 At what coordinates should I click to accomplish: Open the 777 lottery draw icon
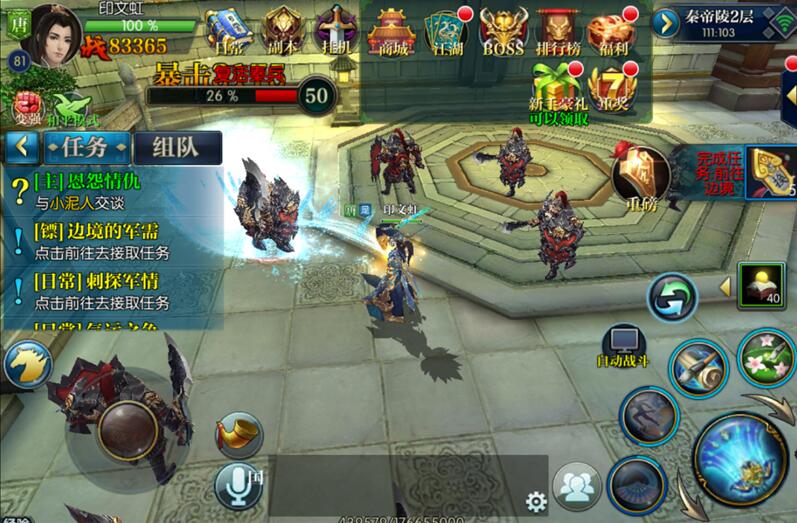[609, 90]
